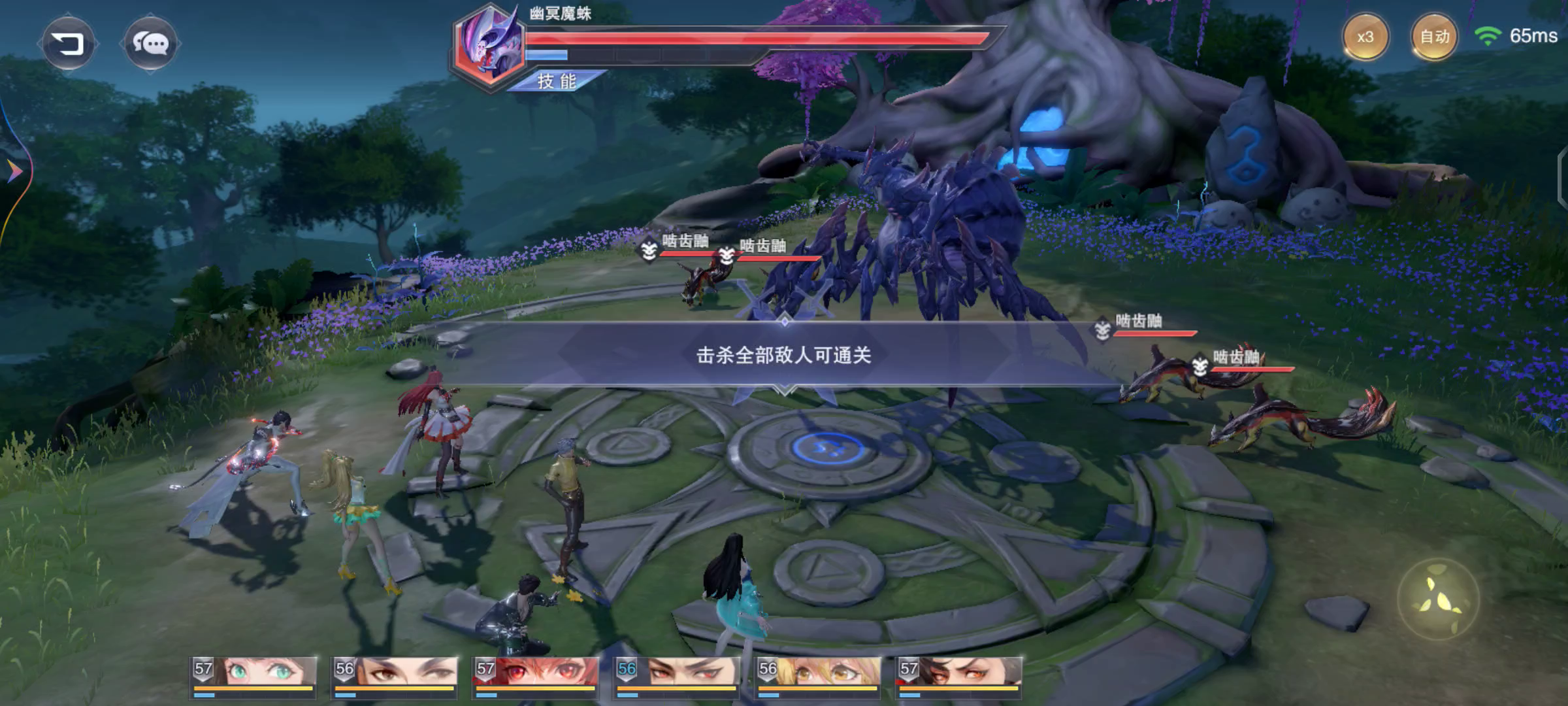Tap the 幽冥魔蛛 boss portrait icon

tap(489, 44)
